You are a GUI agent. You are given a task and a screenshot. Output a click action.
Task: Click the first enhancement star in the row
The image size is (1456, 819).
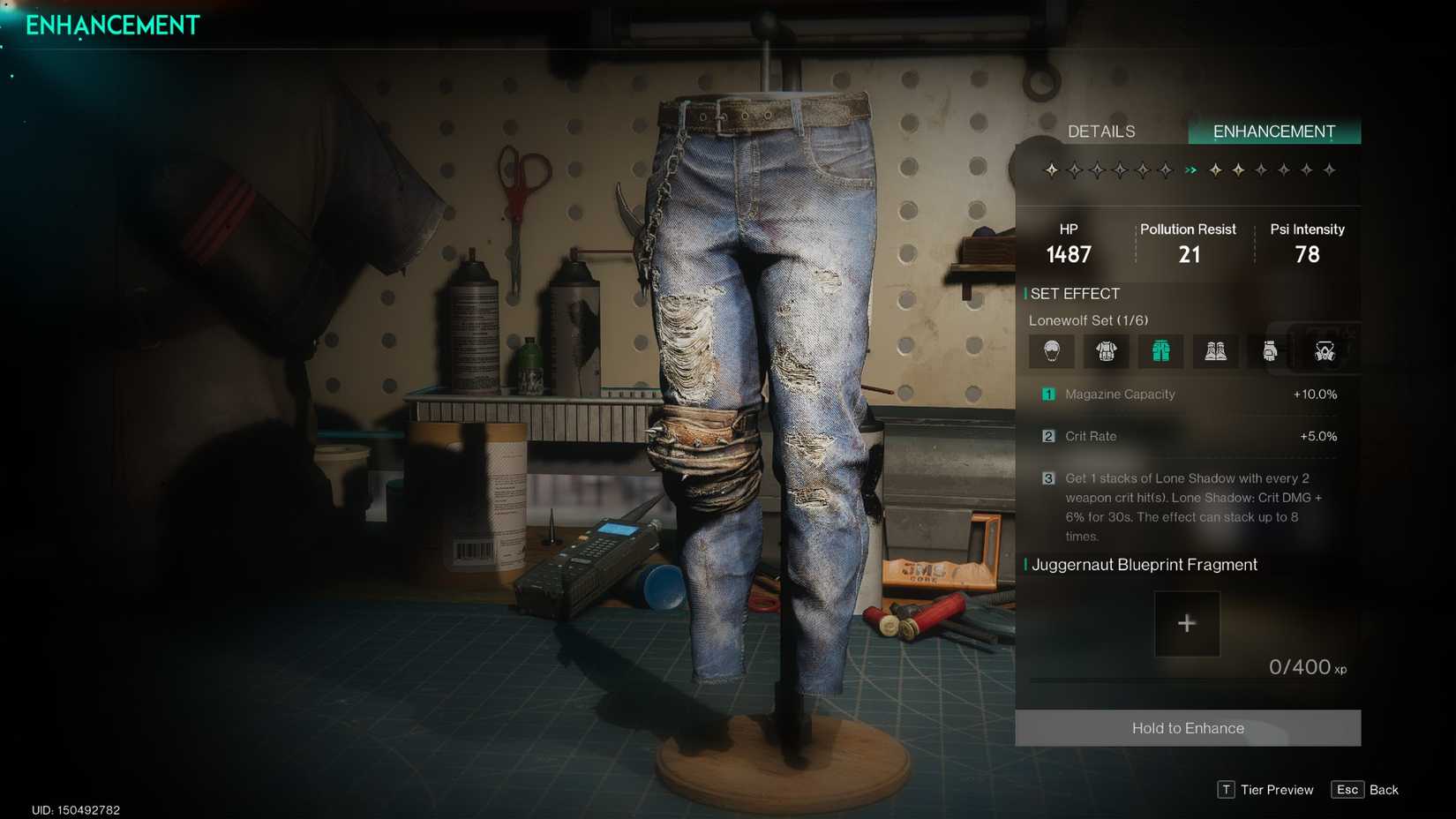coord(1051,169)
